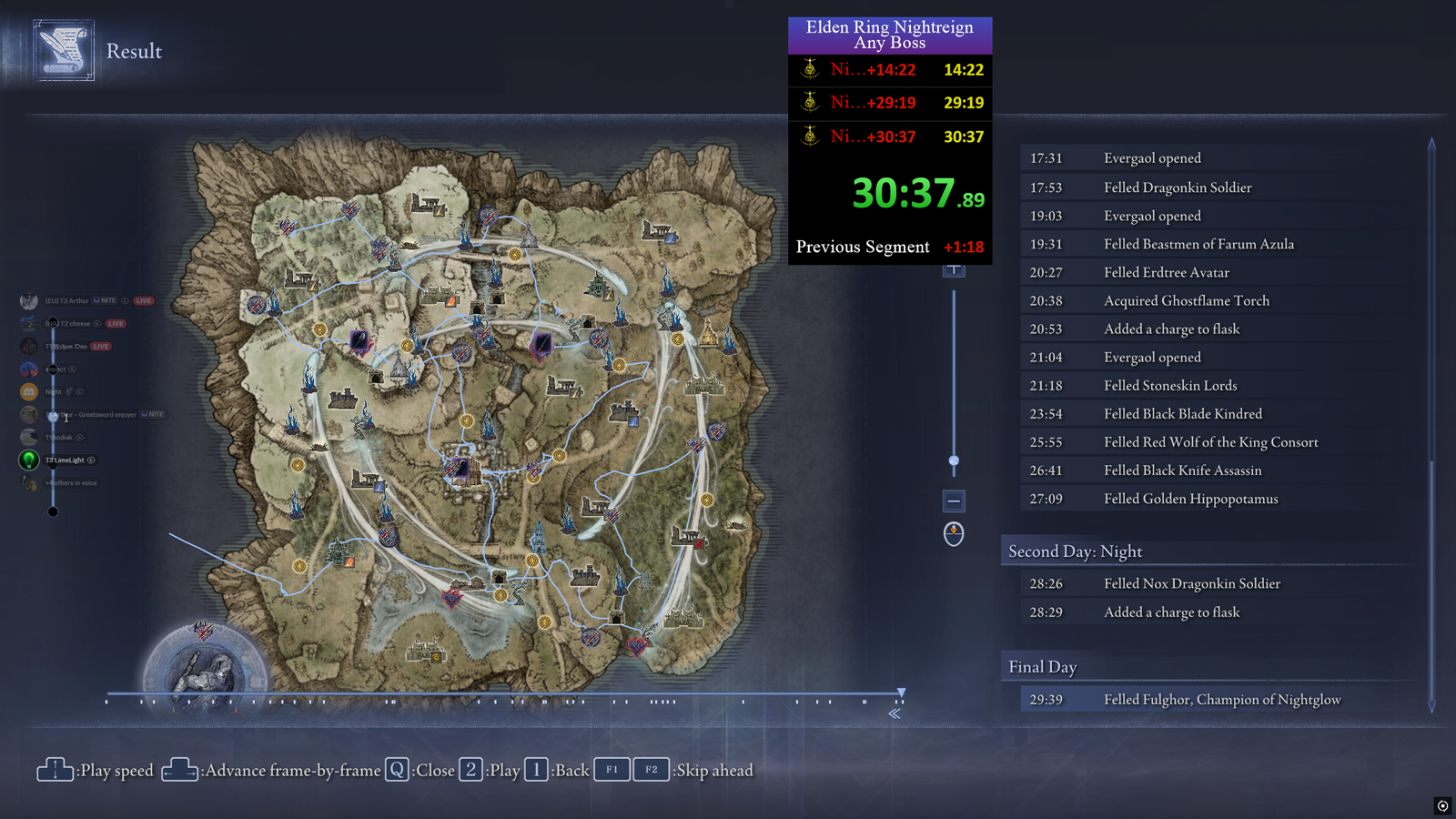Select T3 LimeLight in the voice overlay
Image resolution: width=1456 pixels, height=819 pixels.
click(x=64, y=460)
